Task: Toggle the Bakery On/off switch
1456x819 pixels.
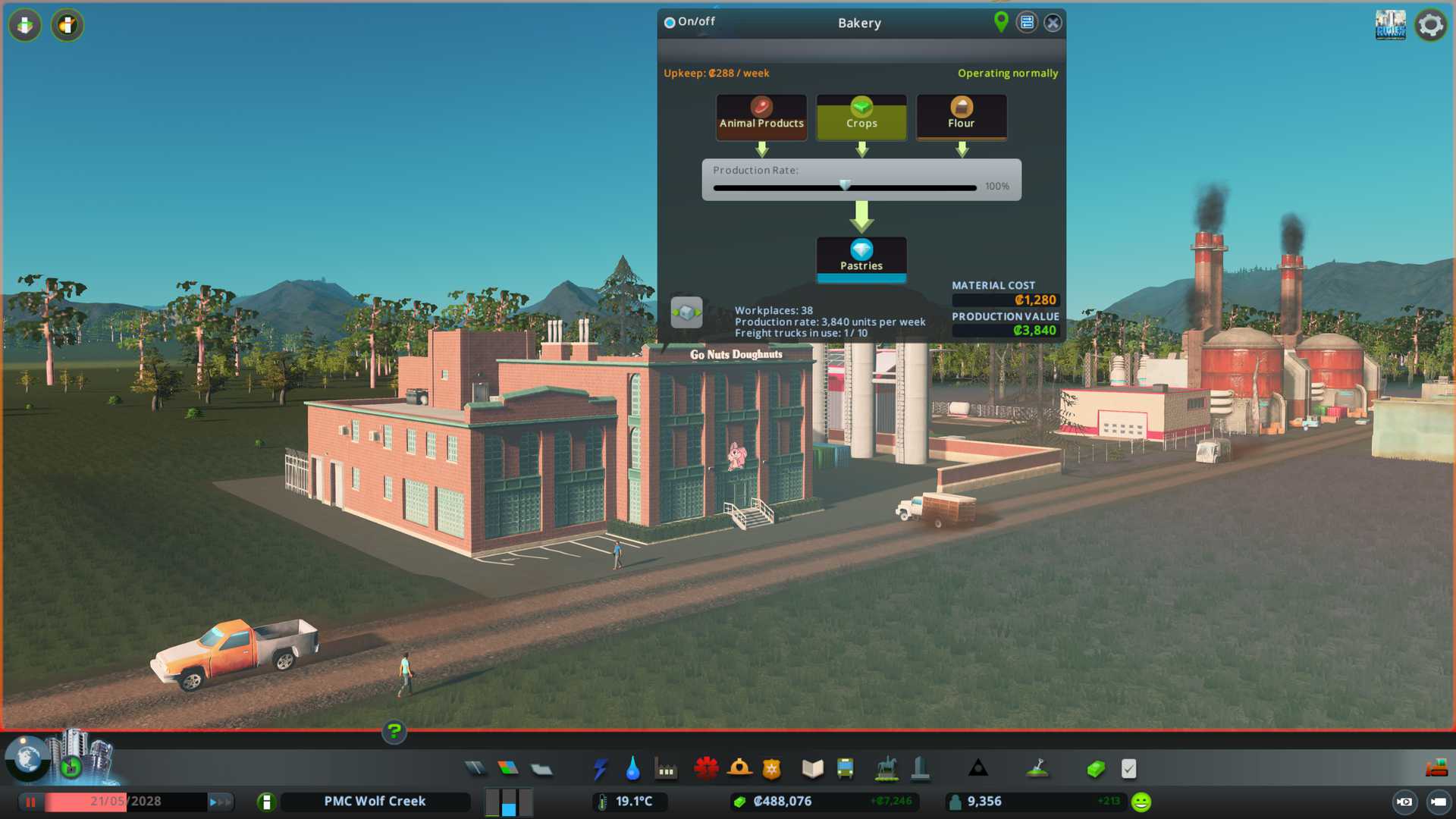Action: click(670, 23)
